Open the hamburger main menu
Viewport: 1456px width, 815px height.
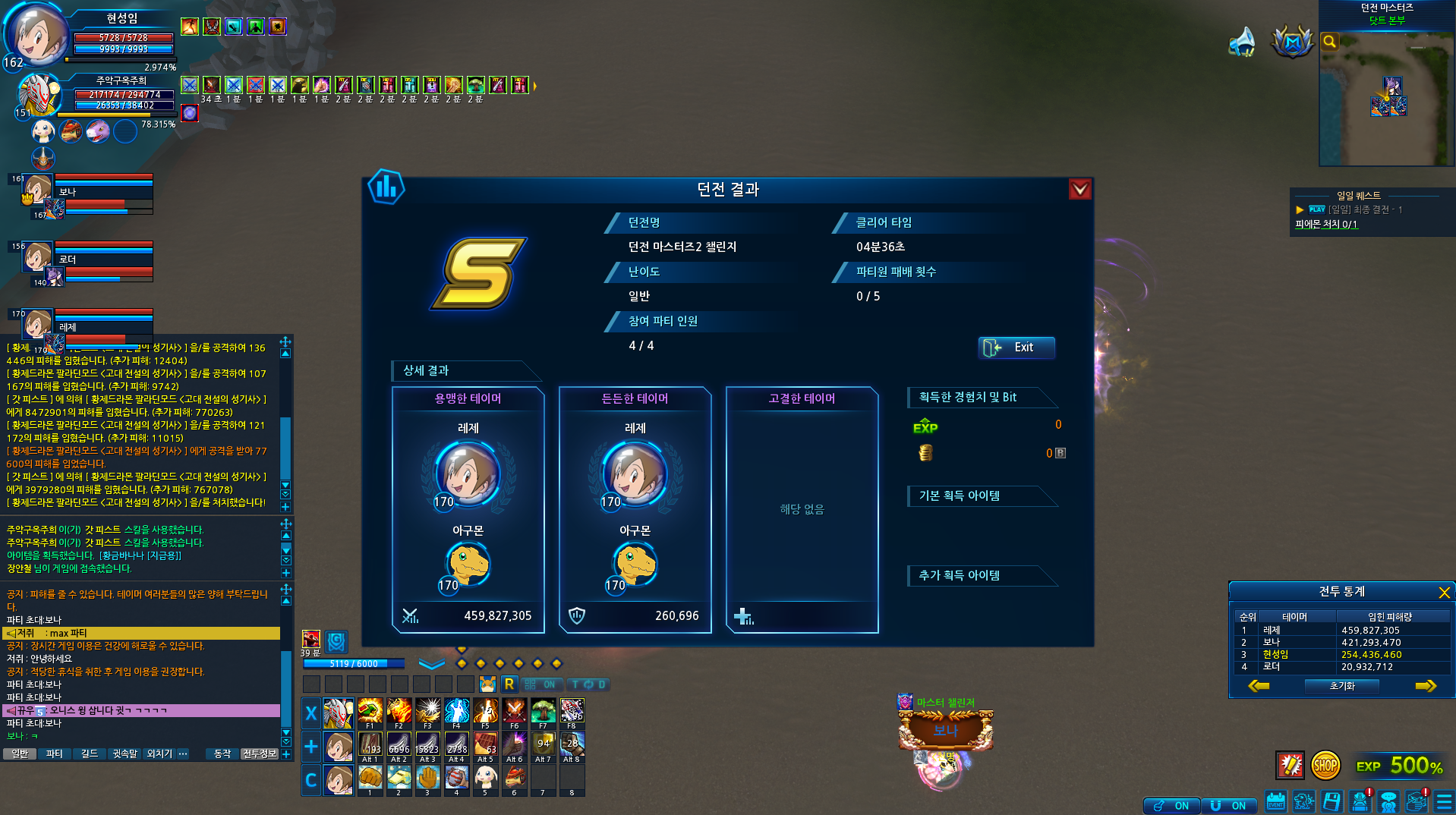(1444, 802)
